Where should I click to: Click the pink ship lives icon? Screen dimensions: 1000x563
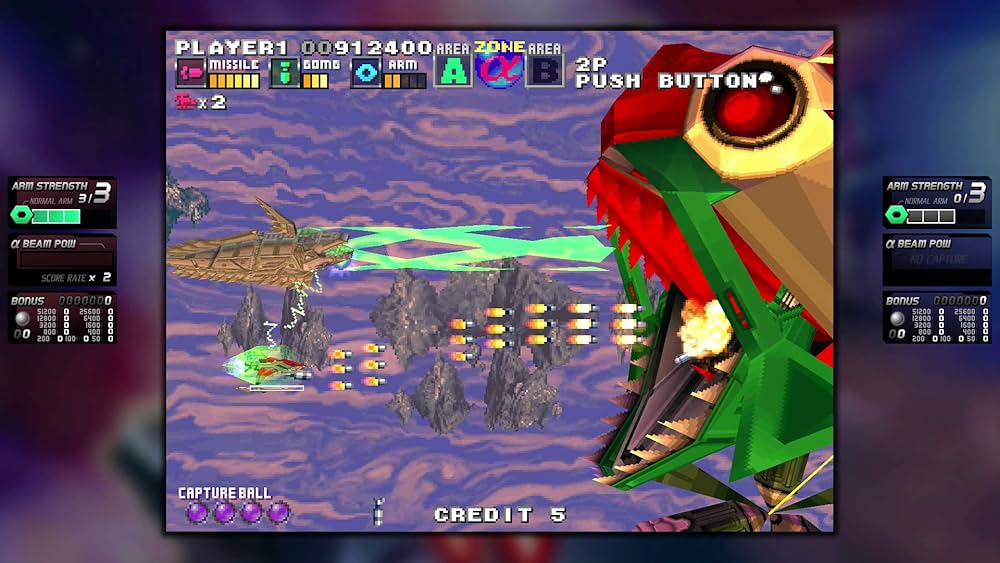click(x=186, y=101)
